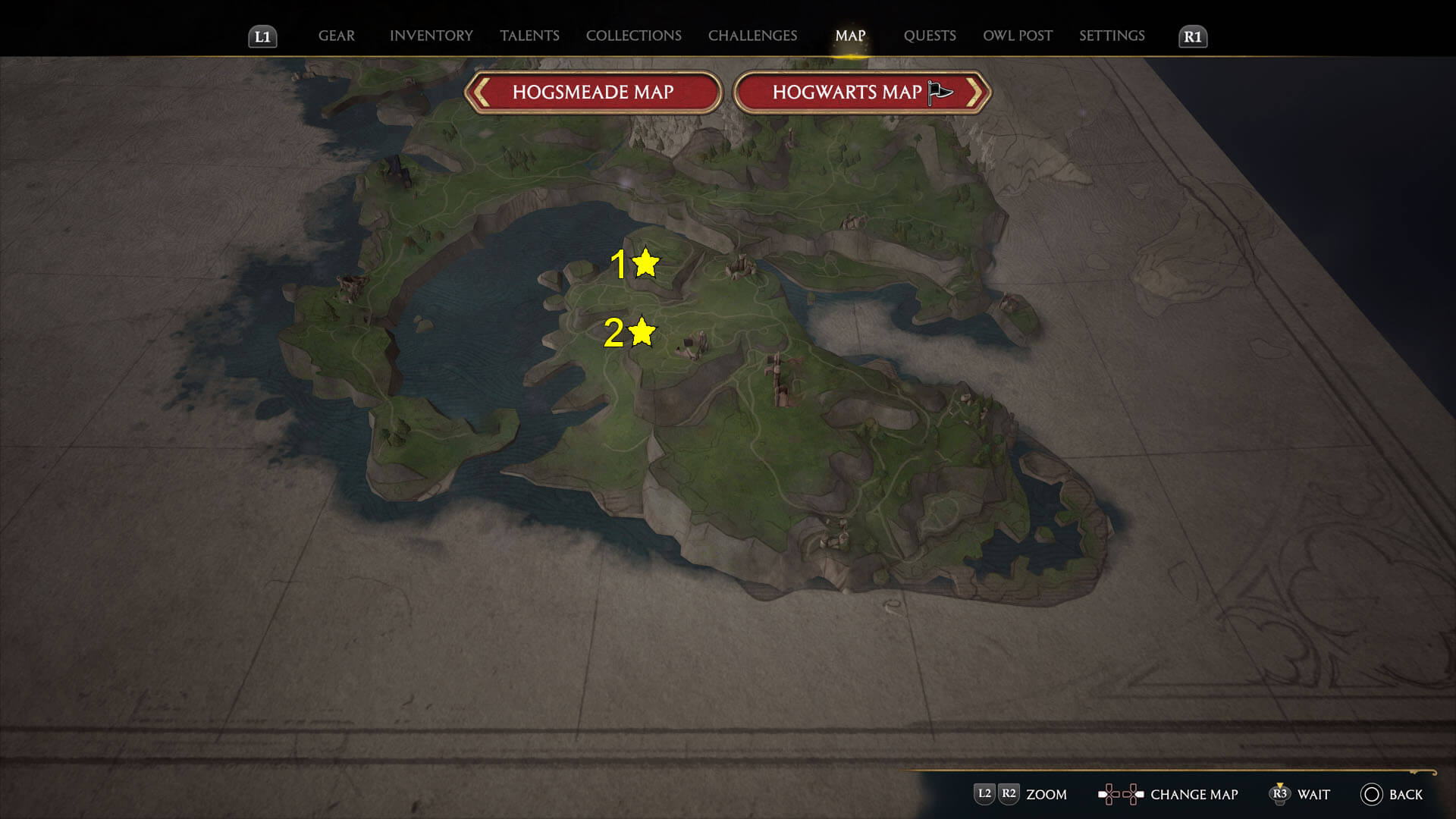1456x819 pixels.
Task: Click the Zoom control label
Action: [1047, 795]
